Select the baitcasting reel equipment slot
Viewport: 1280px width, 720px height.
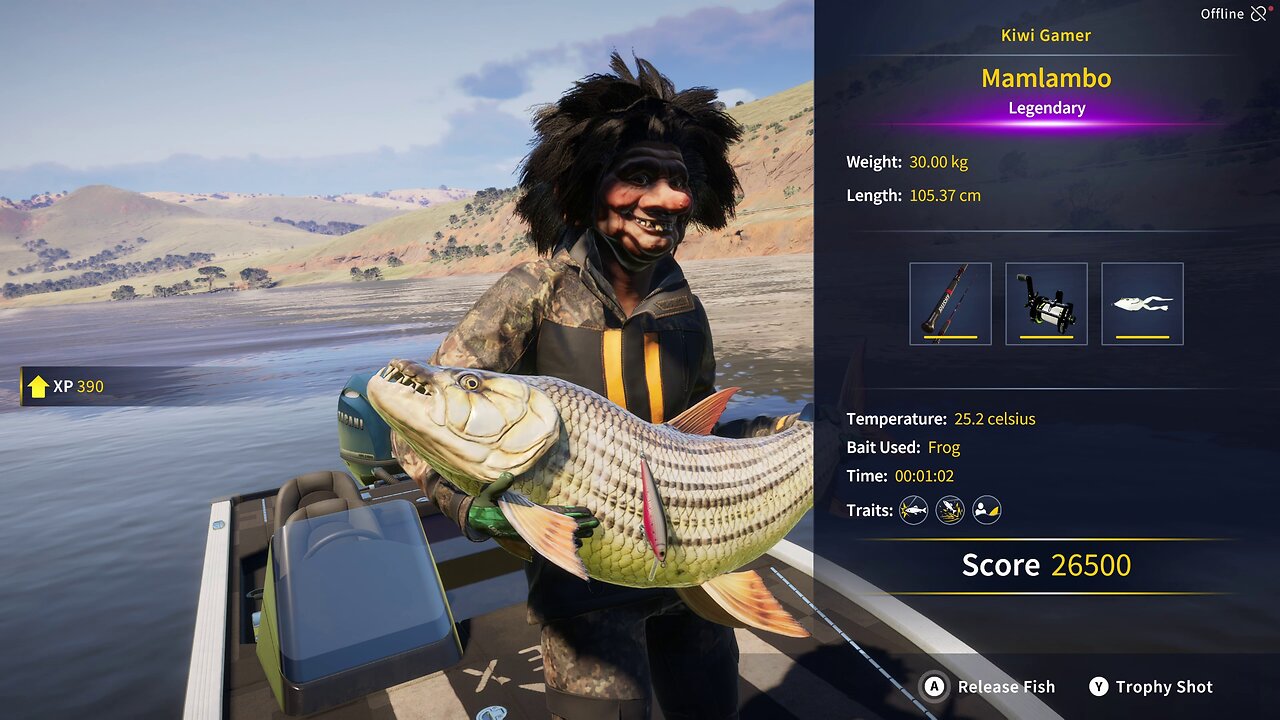pos(1046,304)
